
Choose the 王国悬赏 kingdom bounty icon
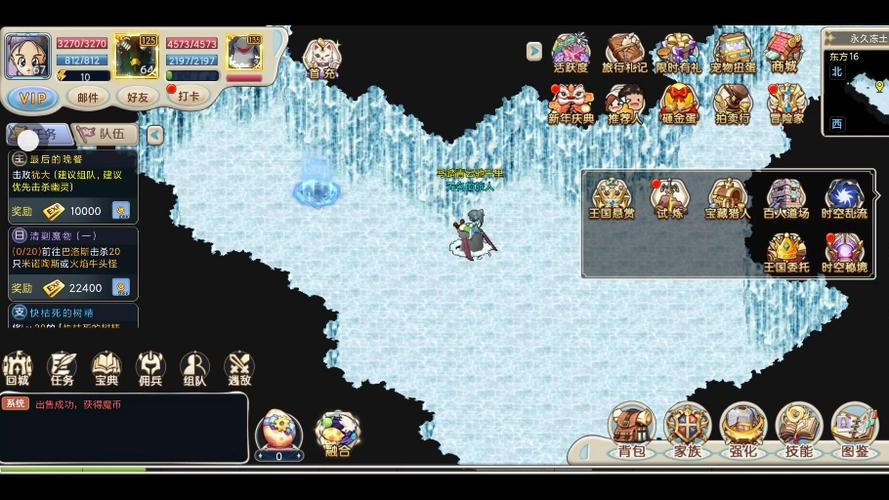pyautogui.click(x=612, y=198)
